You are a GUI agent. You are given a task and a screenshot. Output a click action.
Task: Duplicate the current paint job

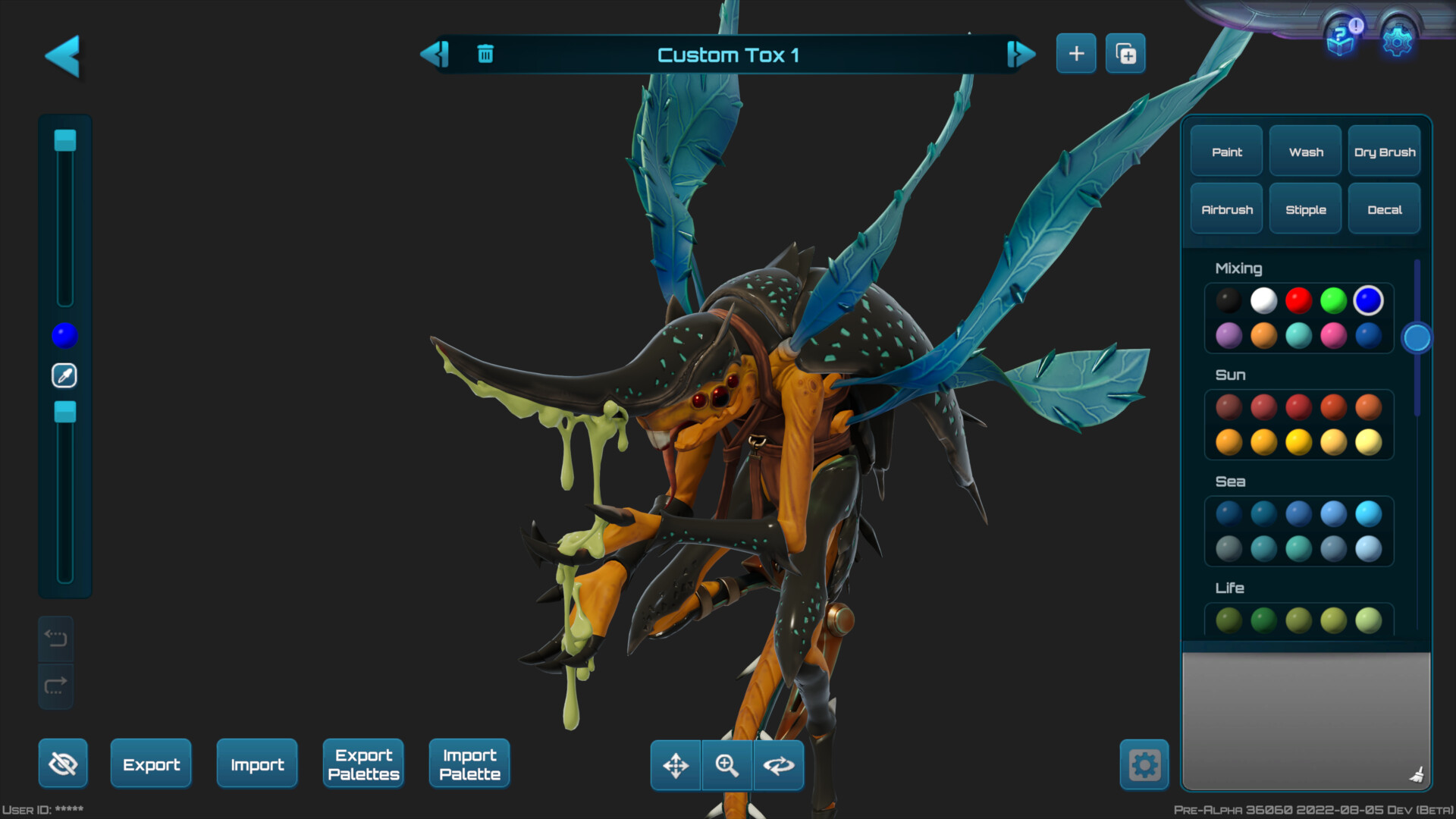(x=1125, y=53)
